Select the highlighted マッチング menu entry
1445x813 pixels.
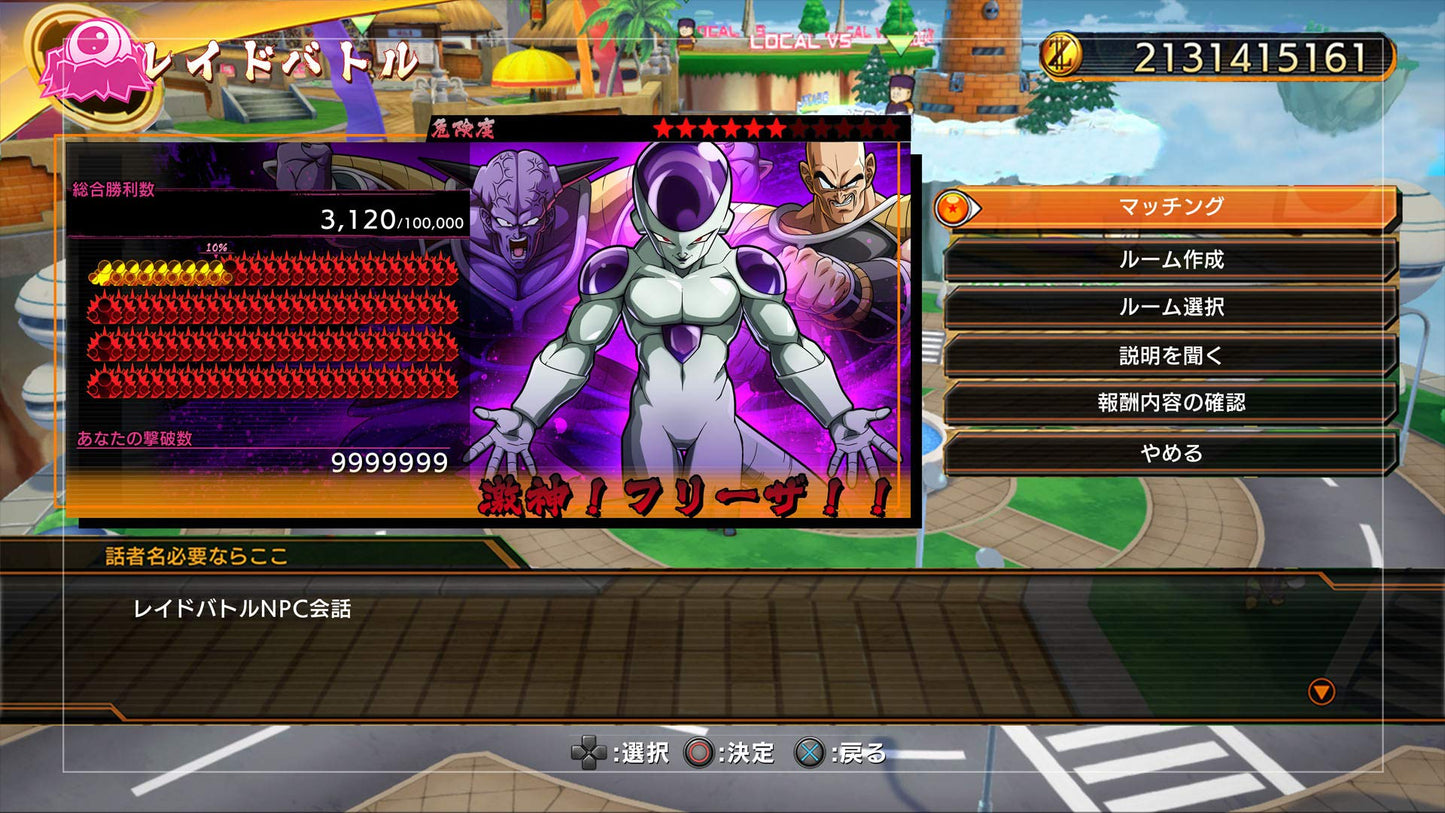(1173, 208)
